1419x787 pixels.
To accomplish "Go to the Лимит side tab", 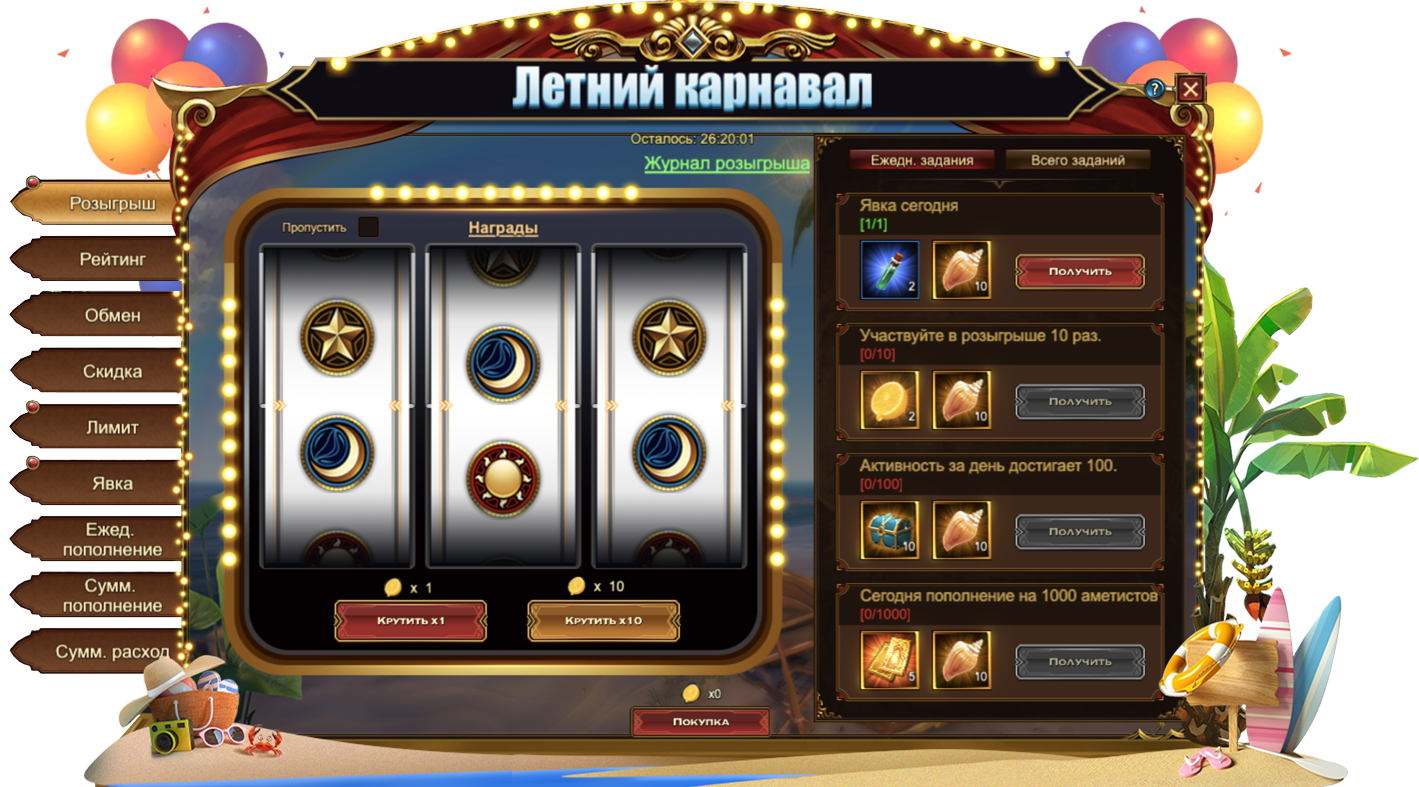I will click(x=112, y=427).
